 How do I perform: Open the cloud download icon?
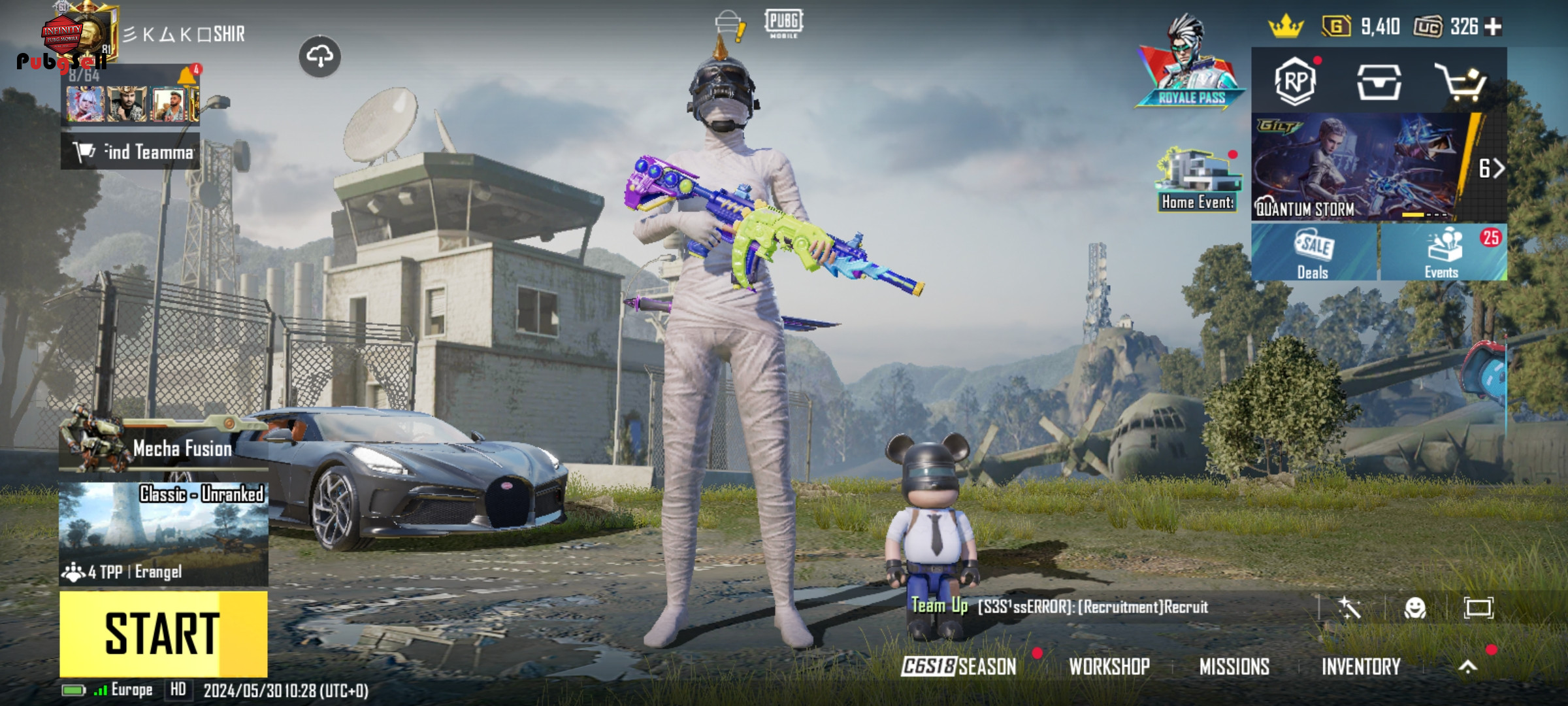pyautogui.click(x=319, y=57)
